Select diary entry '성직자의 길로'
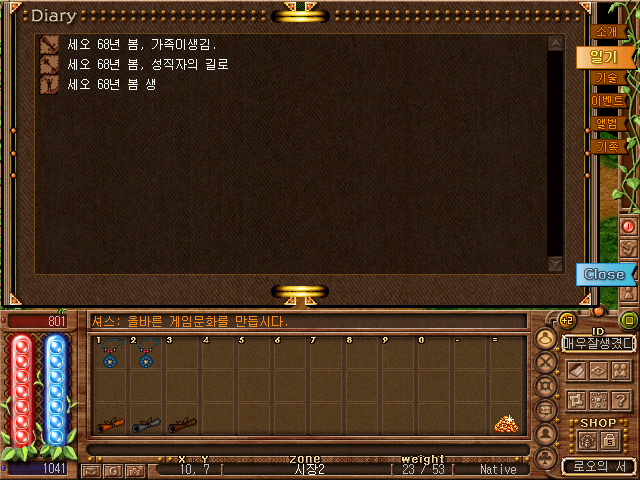Image resolution: width=640 pixels, height=480 pixels. pyautogui.click(x=147, y=65)
